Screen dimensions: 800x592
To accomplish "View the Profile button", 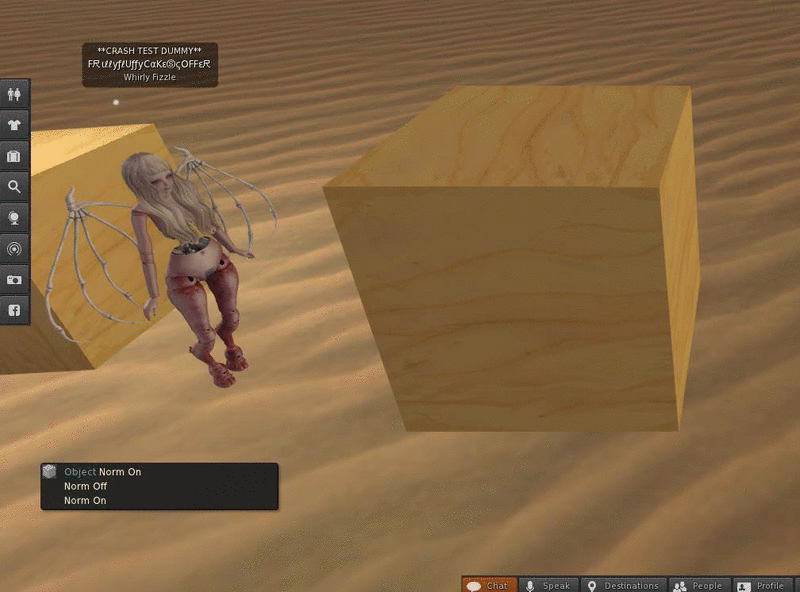I will [761, 585].
